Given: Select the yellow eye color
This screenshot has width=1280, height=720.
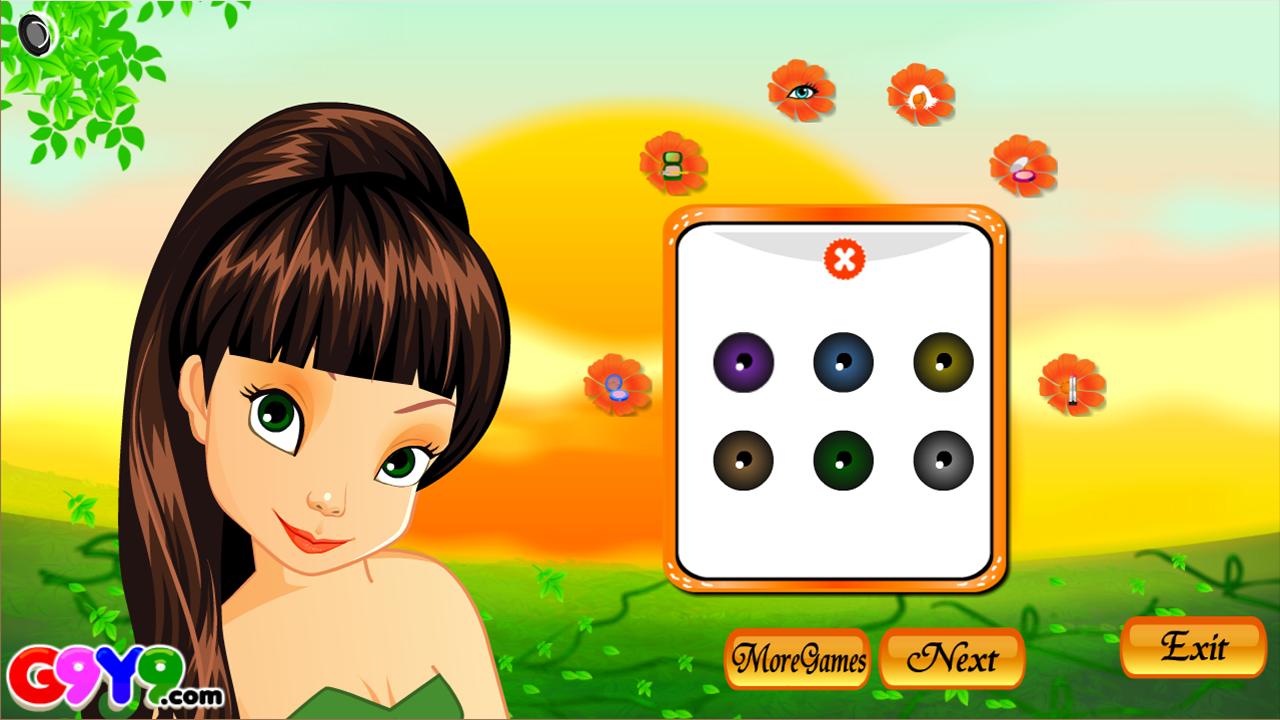Looking at the screenshot, I should tap(941, 362).
